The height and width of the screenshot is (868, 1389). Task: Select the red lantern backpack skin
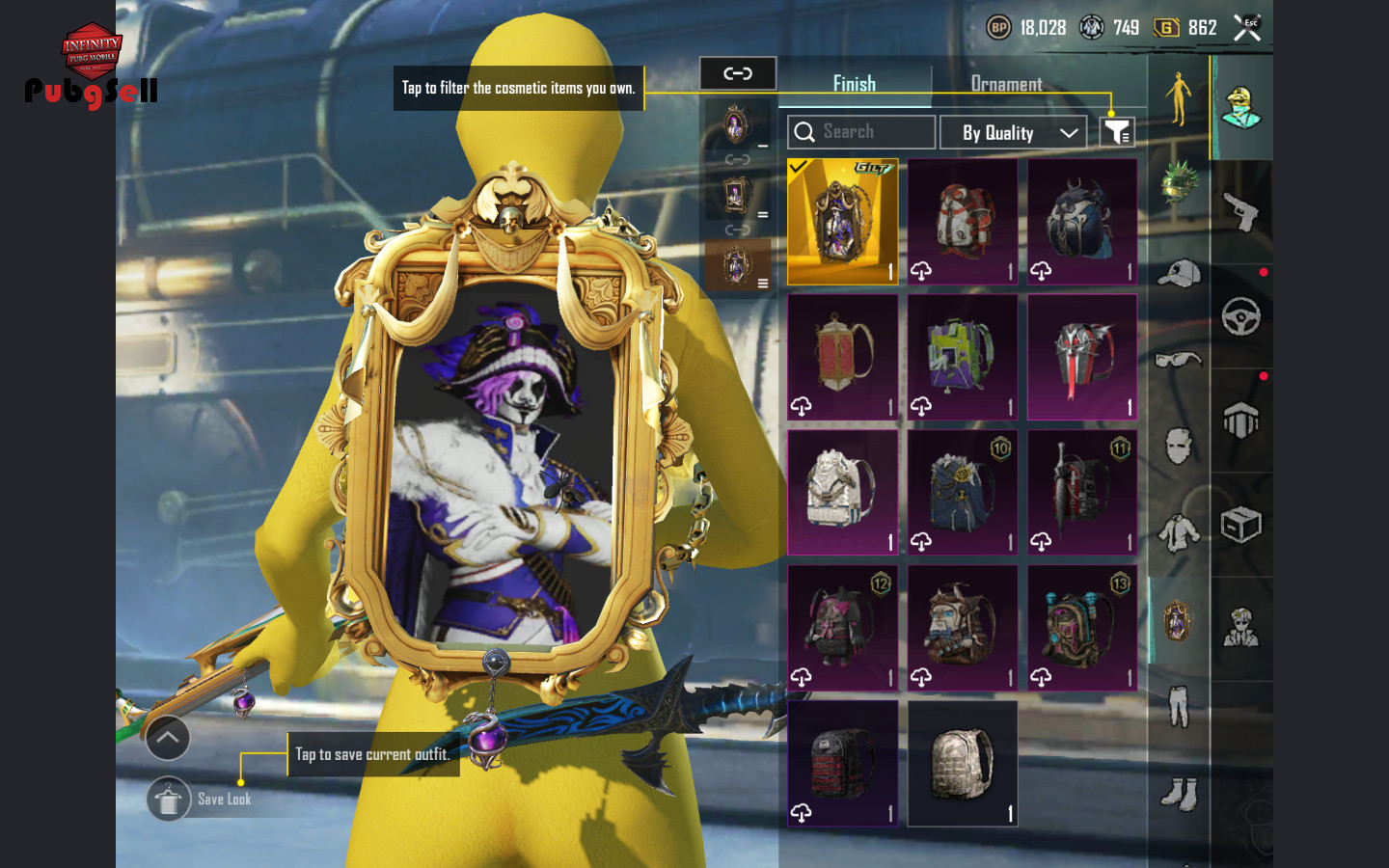[842, 357]
